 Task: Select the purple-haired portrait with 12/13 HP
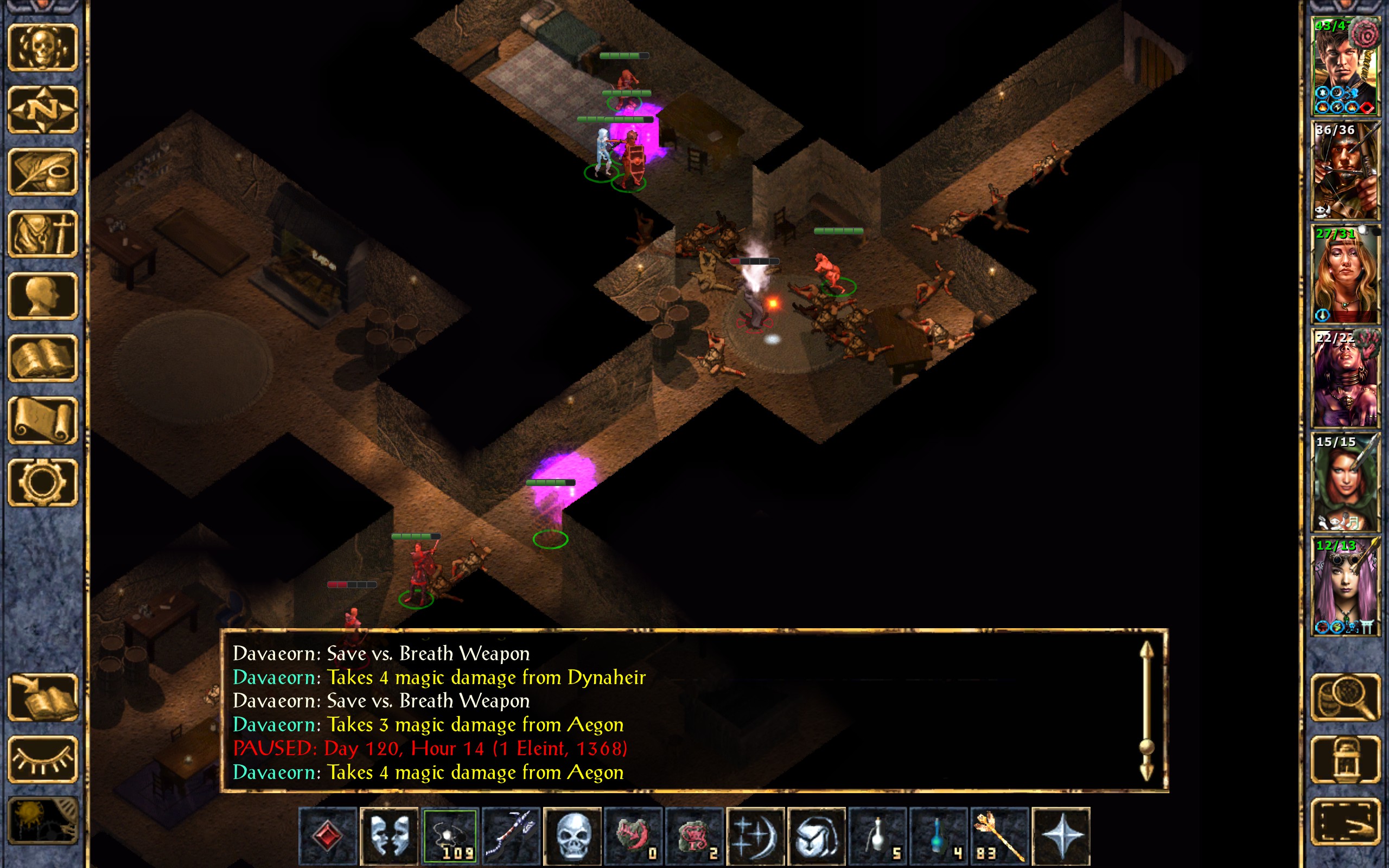click(1345, 586)
